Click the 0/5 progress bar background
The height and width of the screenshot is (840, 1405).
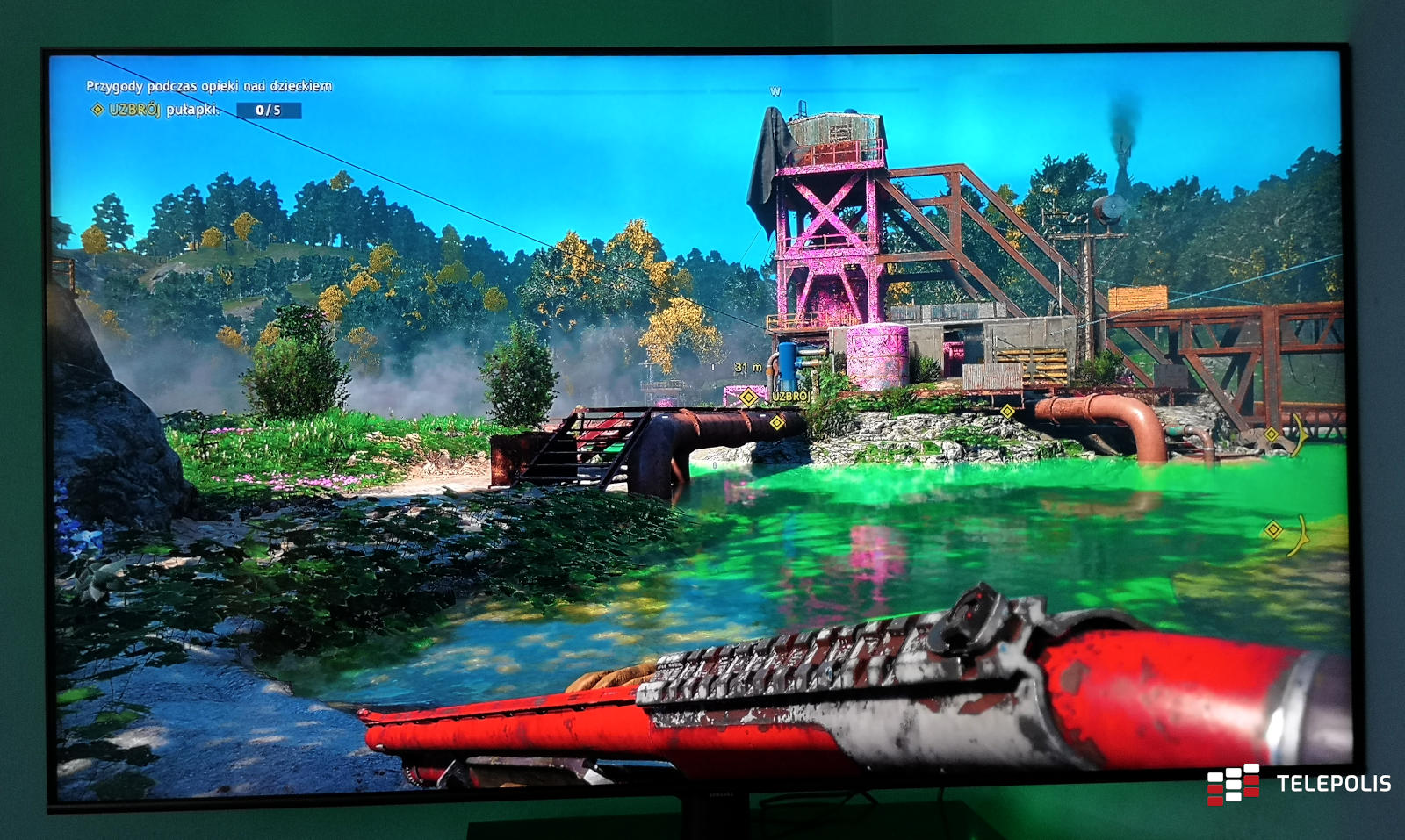pos(269,110)
